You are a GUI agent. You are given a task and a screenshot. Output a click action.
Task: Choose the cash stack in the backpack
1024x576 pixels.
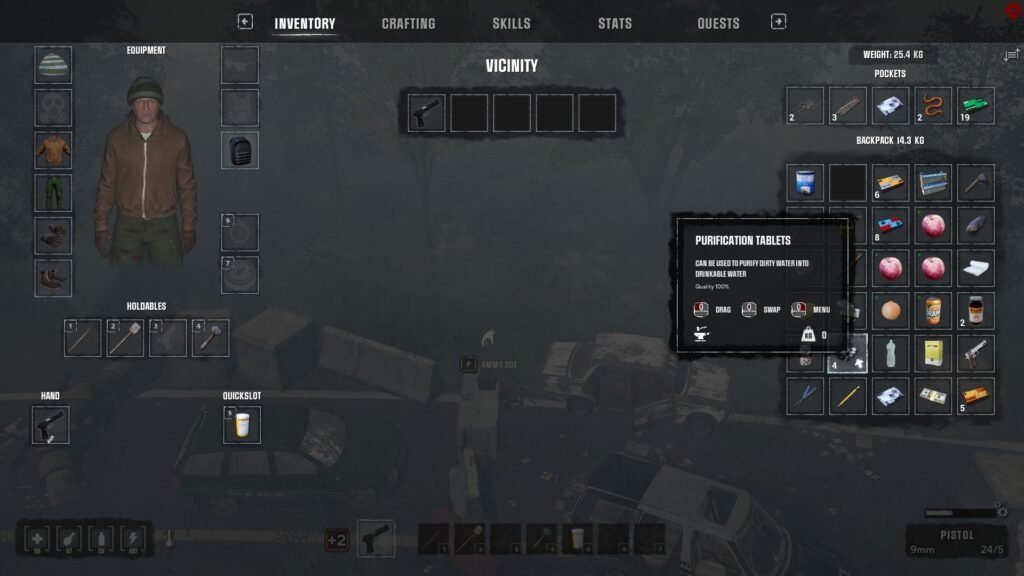click(x=933, y=396)
